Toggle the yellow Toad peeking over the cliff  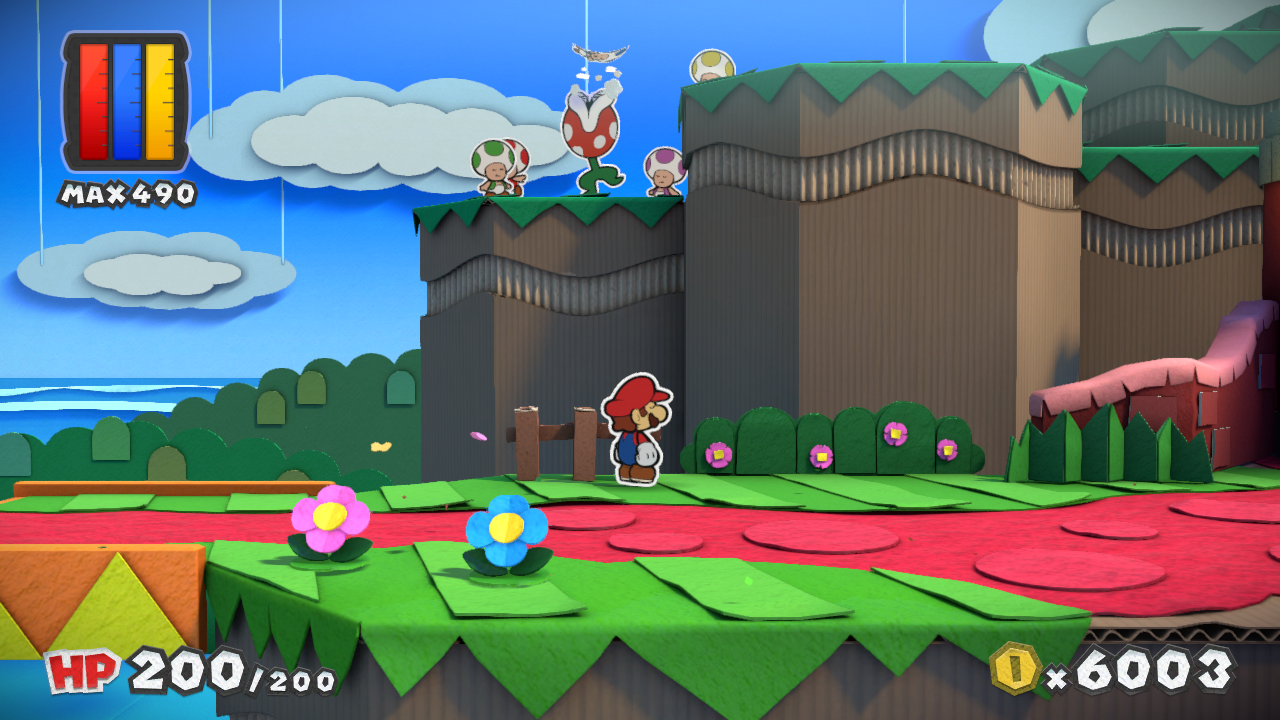(711, 63)
